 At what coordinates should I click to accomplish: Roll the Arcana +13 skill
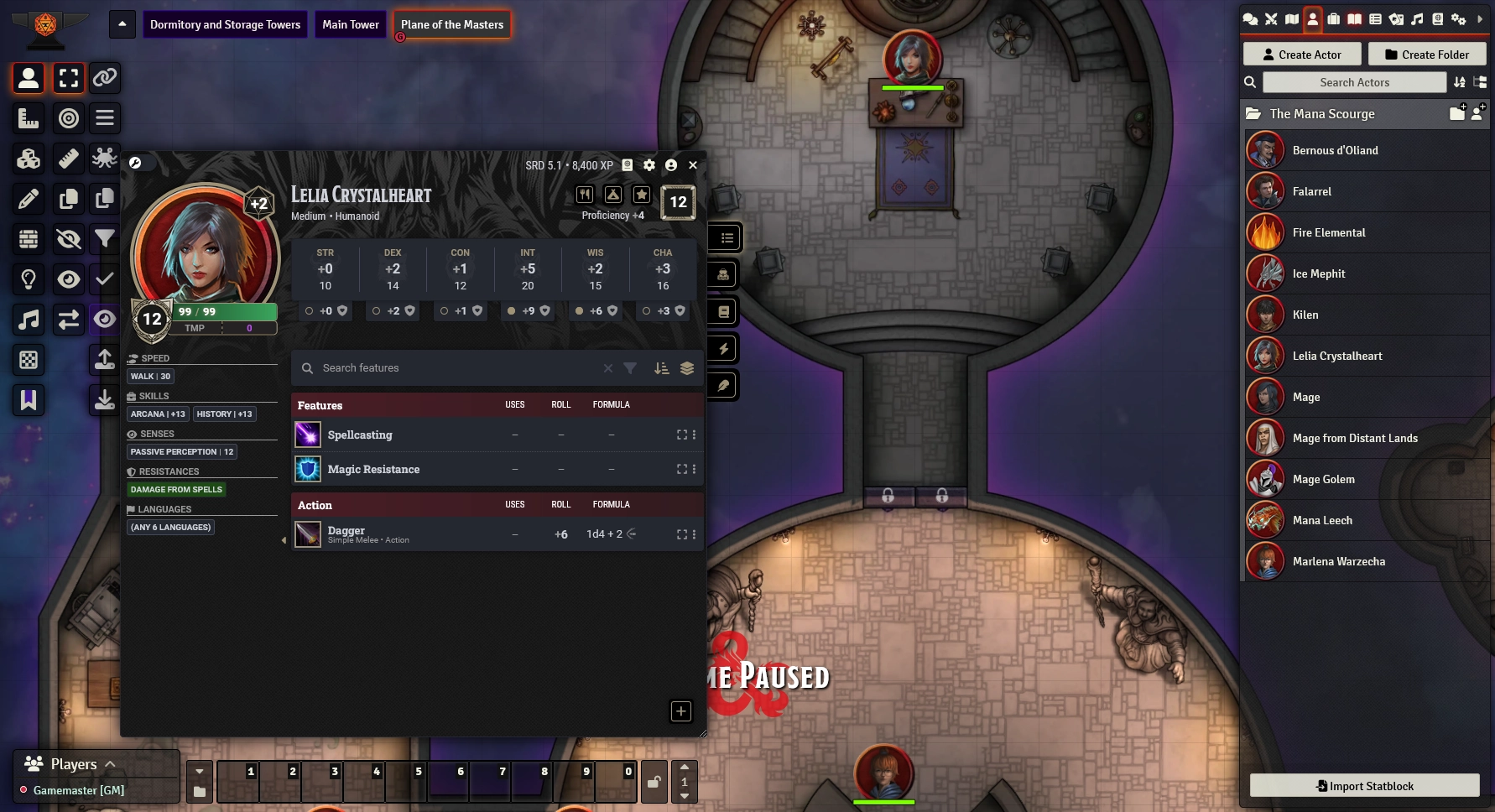(x=158, y=414)
